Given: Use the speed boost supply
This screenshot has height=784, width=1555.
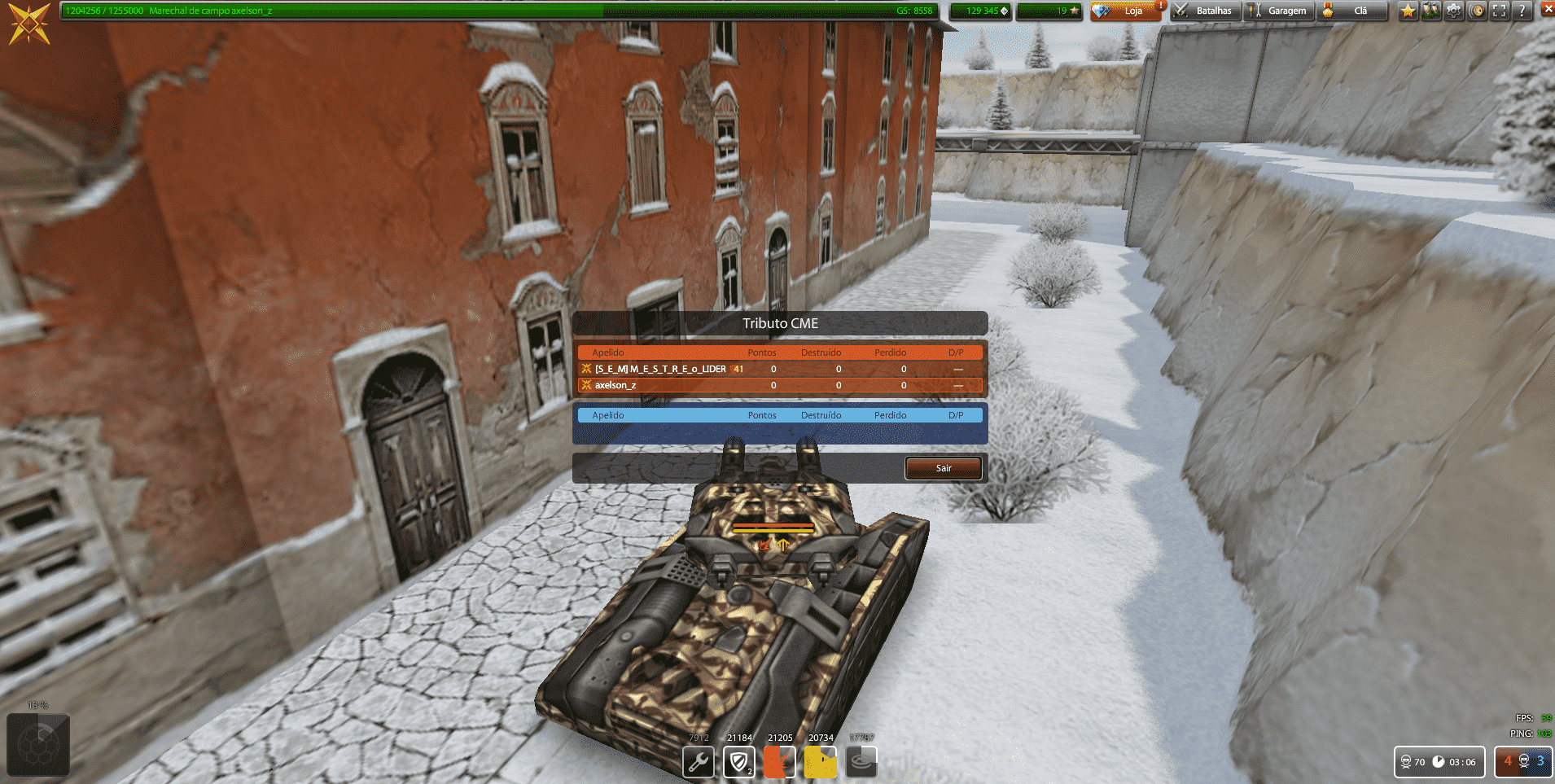Looking at the screenshot, I should tap(820, 762).
